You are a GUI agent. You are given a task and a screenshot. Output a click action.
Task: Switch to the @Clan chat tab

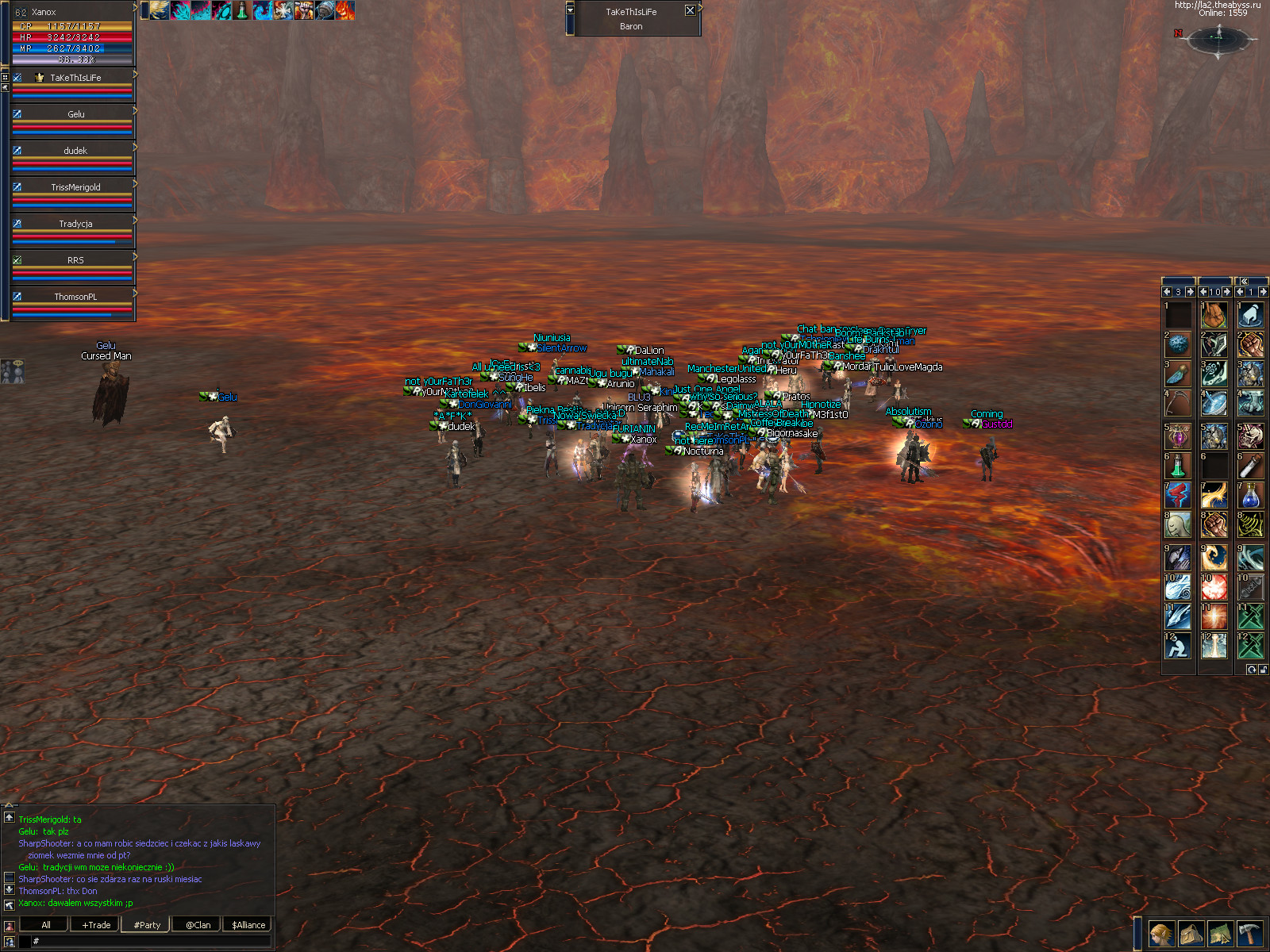[x=198, y=925]
